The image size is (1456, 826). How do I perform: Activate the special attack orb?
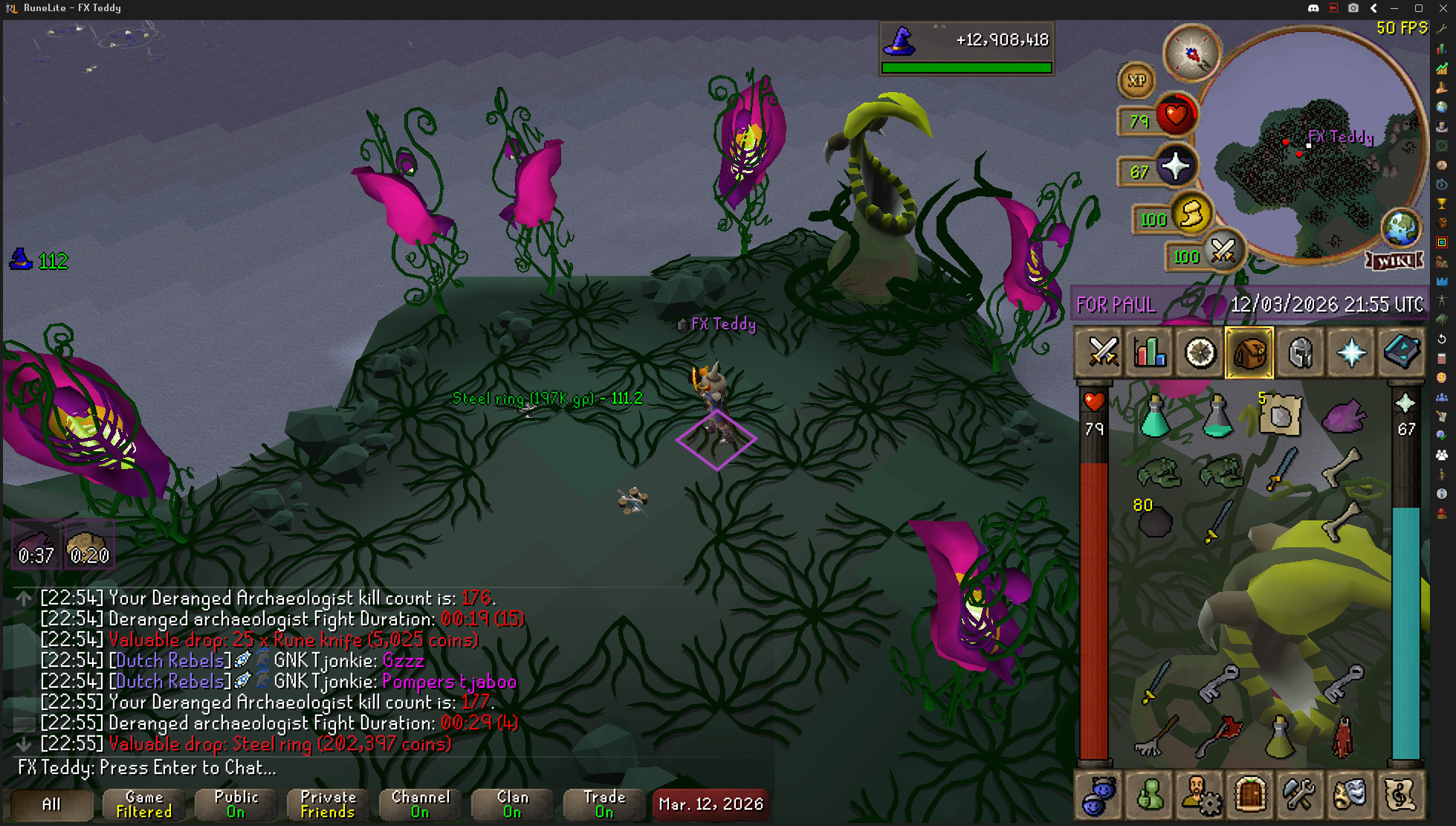click(1223, 252)
